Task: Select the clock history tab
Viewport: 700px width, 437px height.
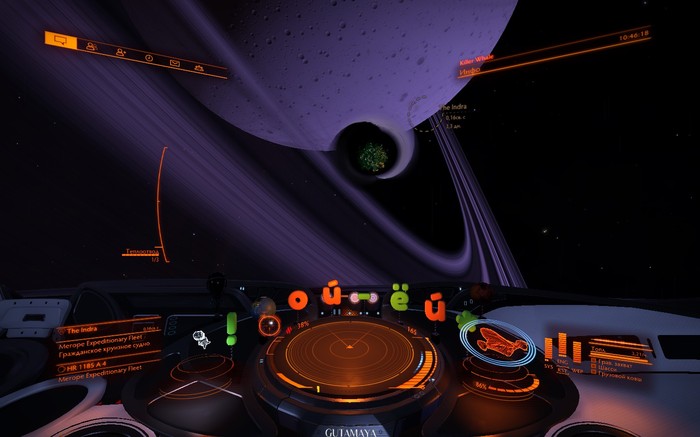Action: tap(148, 57)
